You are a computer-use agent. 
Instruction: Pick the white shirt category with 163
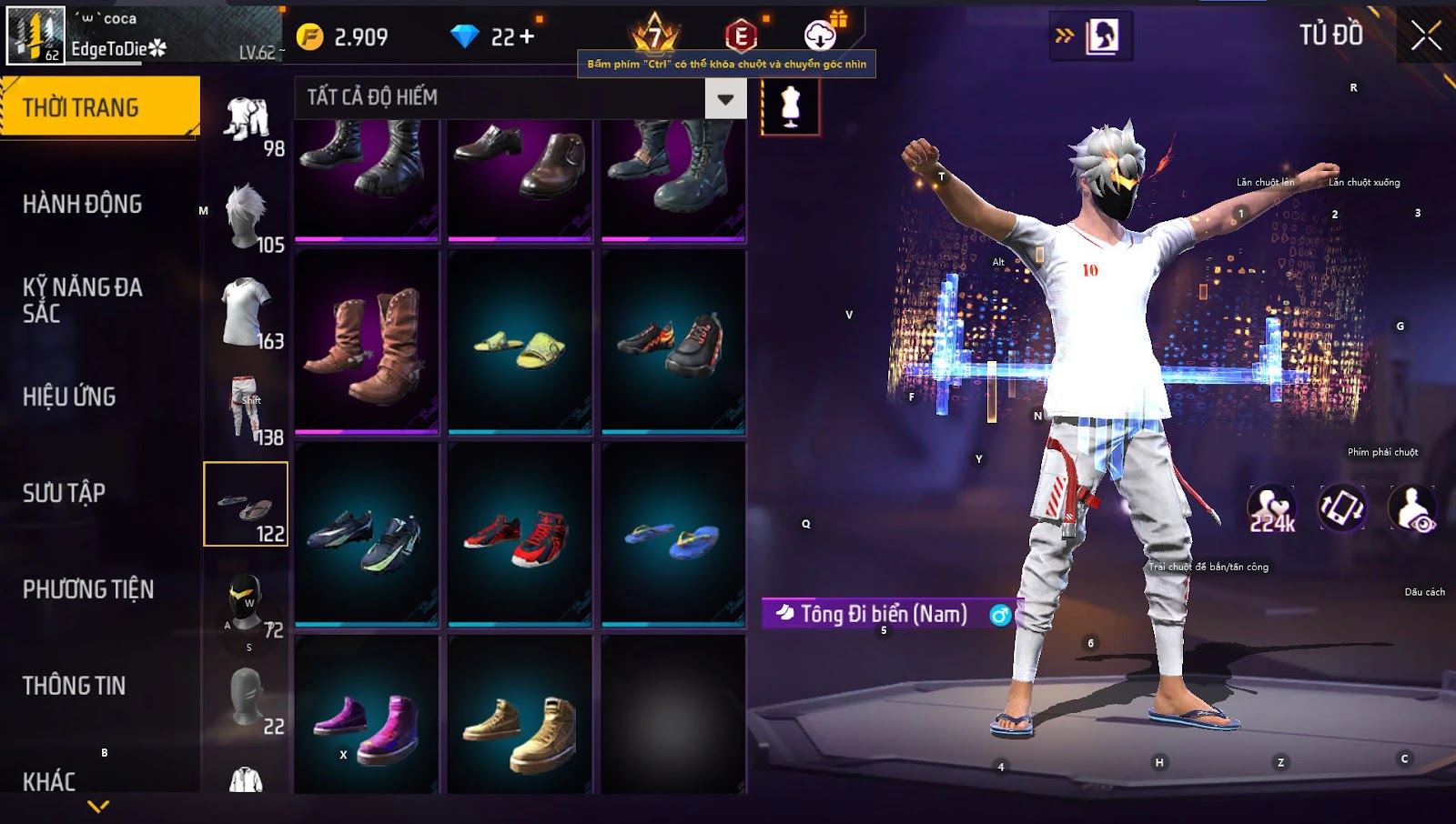coord(246,313)
